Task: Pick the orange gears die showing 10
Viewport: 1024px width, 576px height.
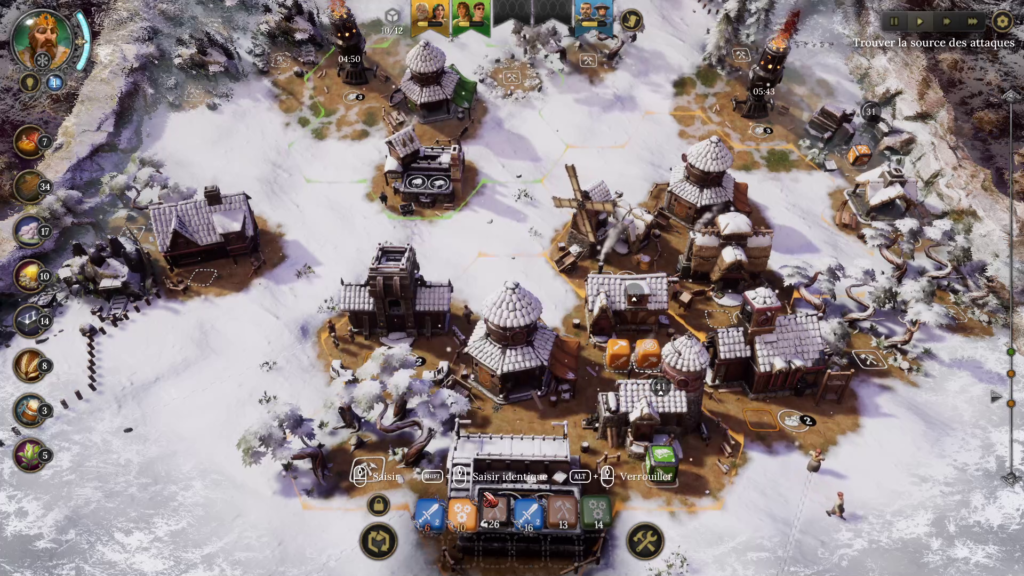Action: click(x=462, y=514)
